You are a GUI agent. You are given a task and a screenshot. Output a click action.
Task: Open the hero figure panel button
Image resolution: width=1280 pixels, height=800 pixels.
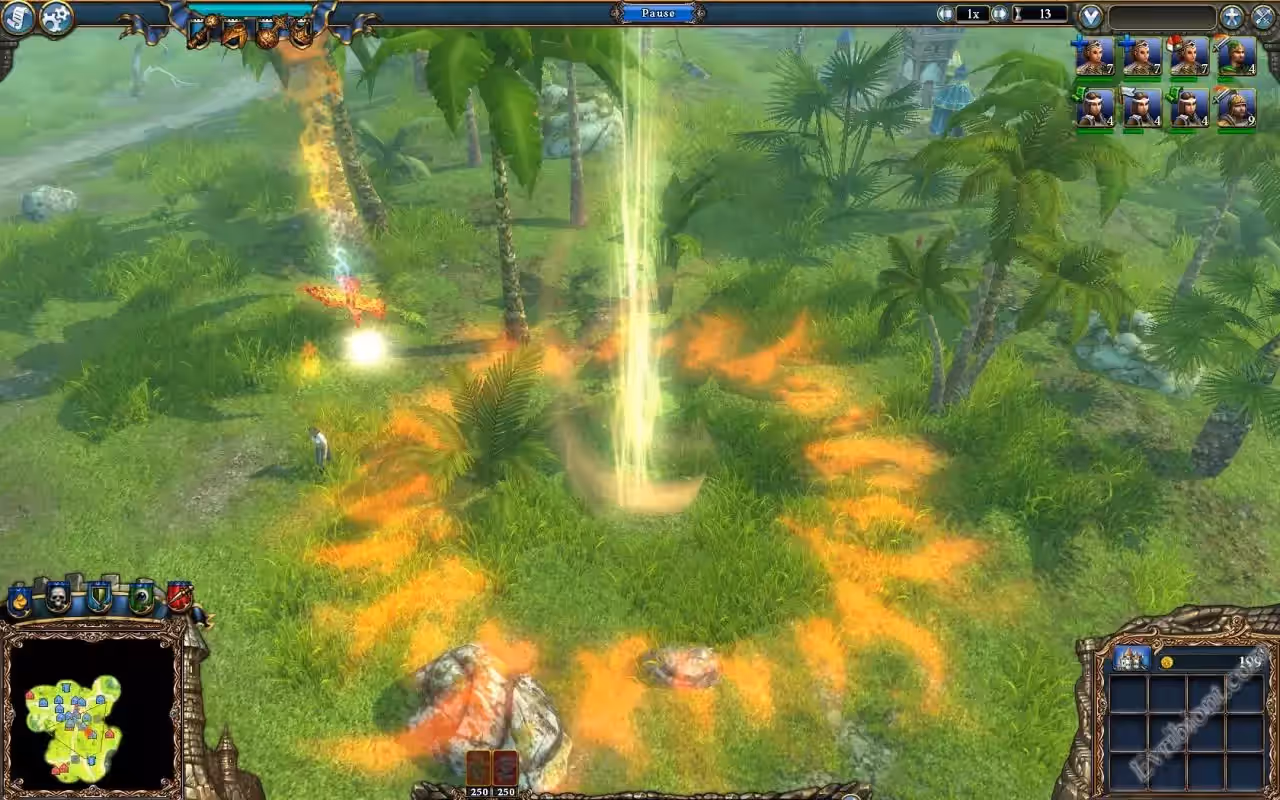1232,16
